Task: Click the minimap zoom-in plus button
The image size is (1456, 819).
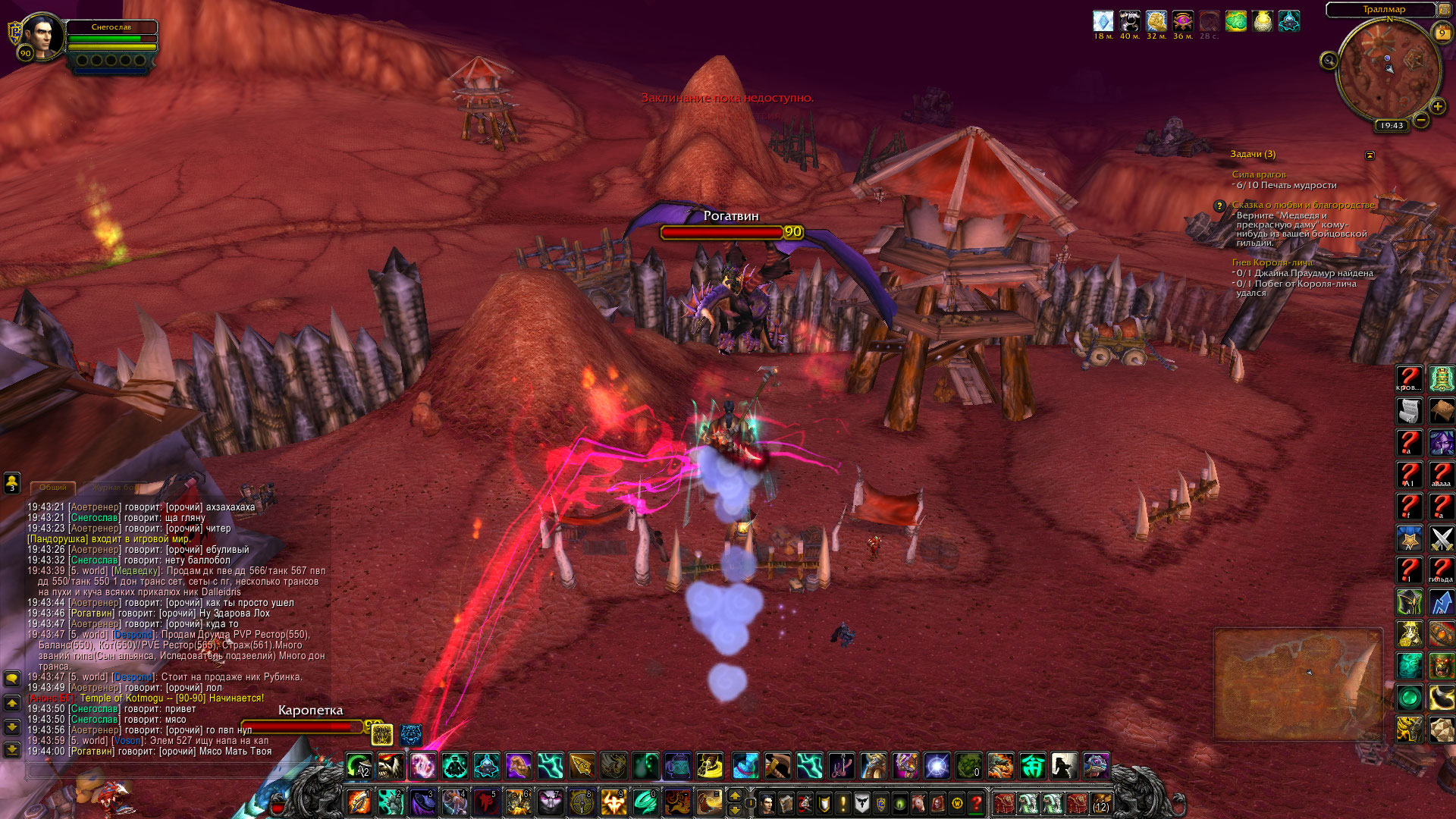Action: point(1437,107)
